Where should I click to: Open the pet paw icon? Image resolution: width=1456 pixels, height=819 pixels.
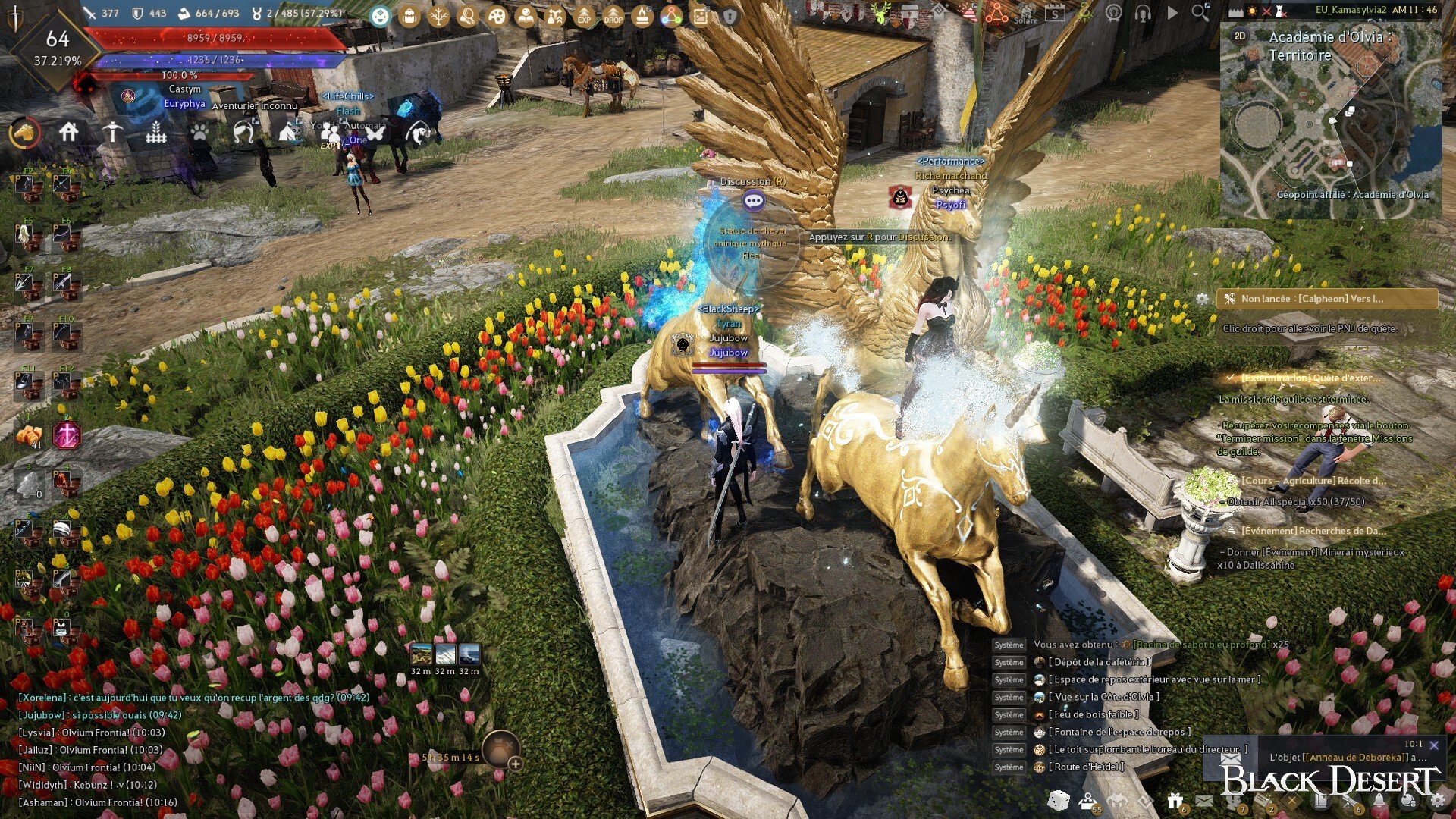coord(199,133)
